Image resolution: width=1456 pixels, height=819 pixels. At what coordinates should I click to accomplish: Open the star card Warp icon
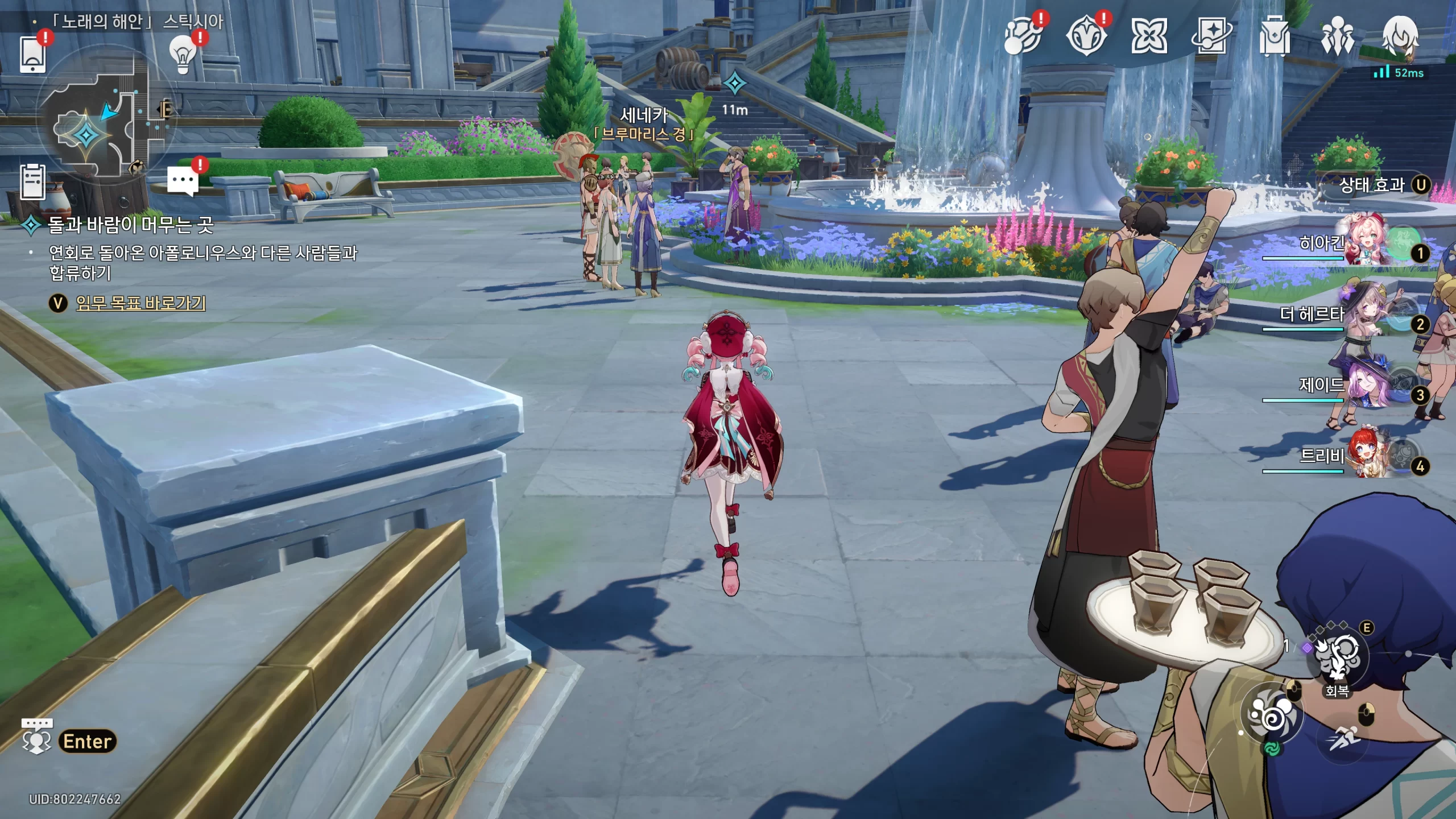coord(1211,36)
